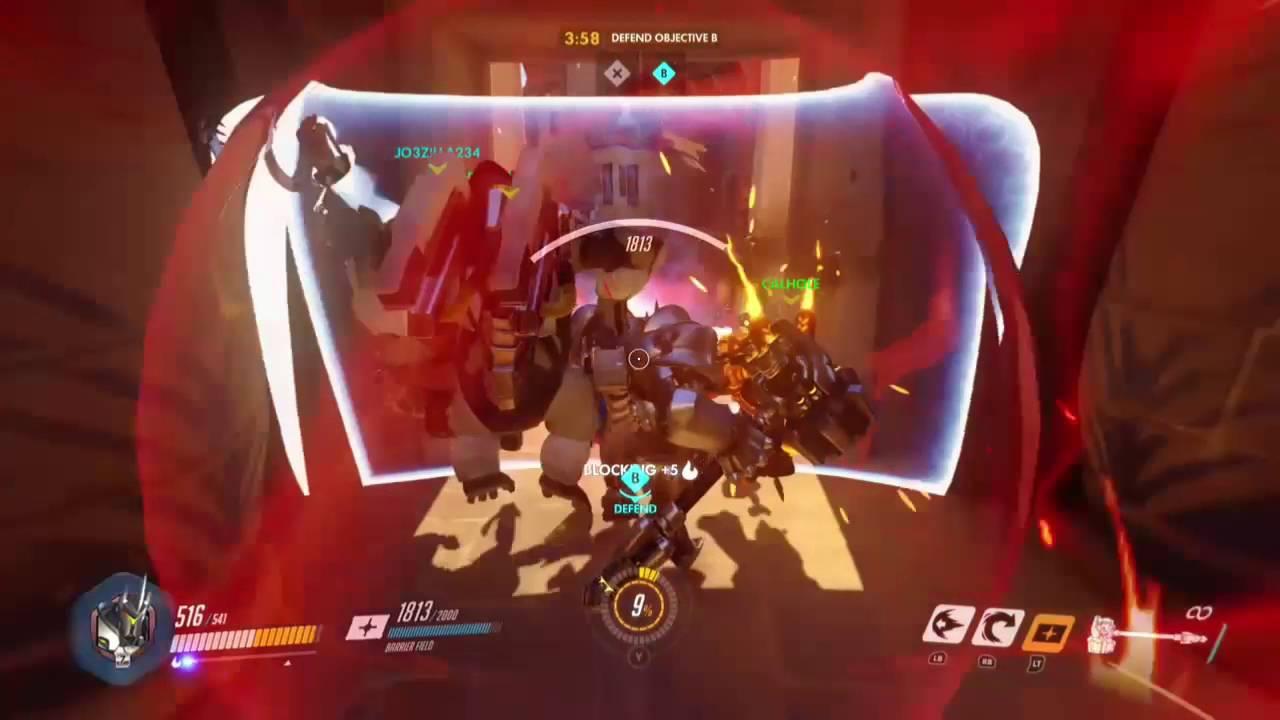Click the blue Barrier Field progress bar
1280x720 pixels.
tap(440, 631)
